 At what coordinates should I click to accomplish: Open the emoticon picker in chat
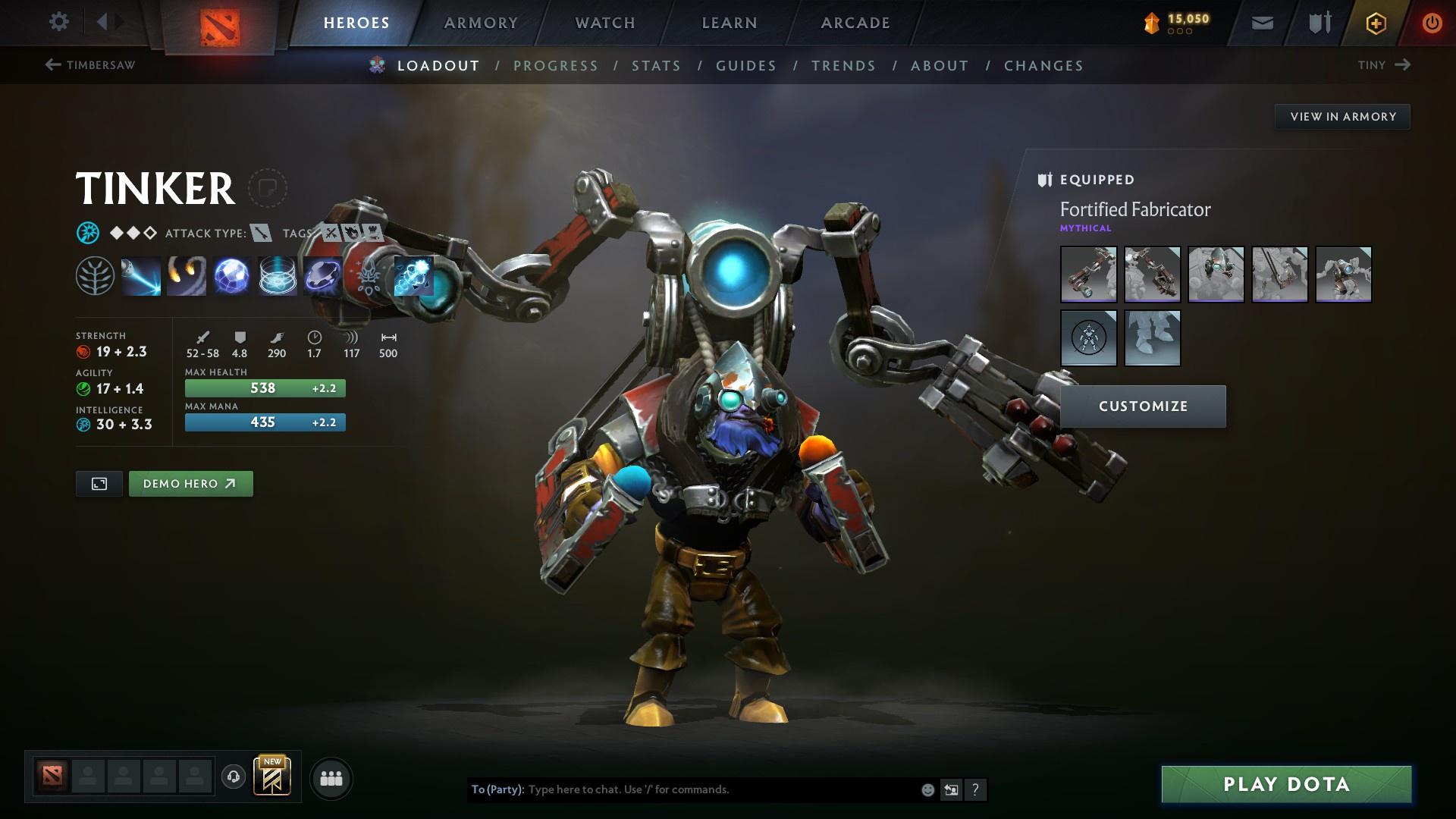[927, 789]
